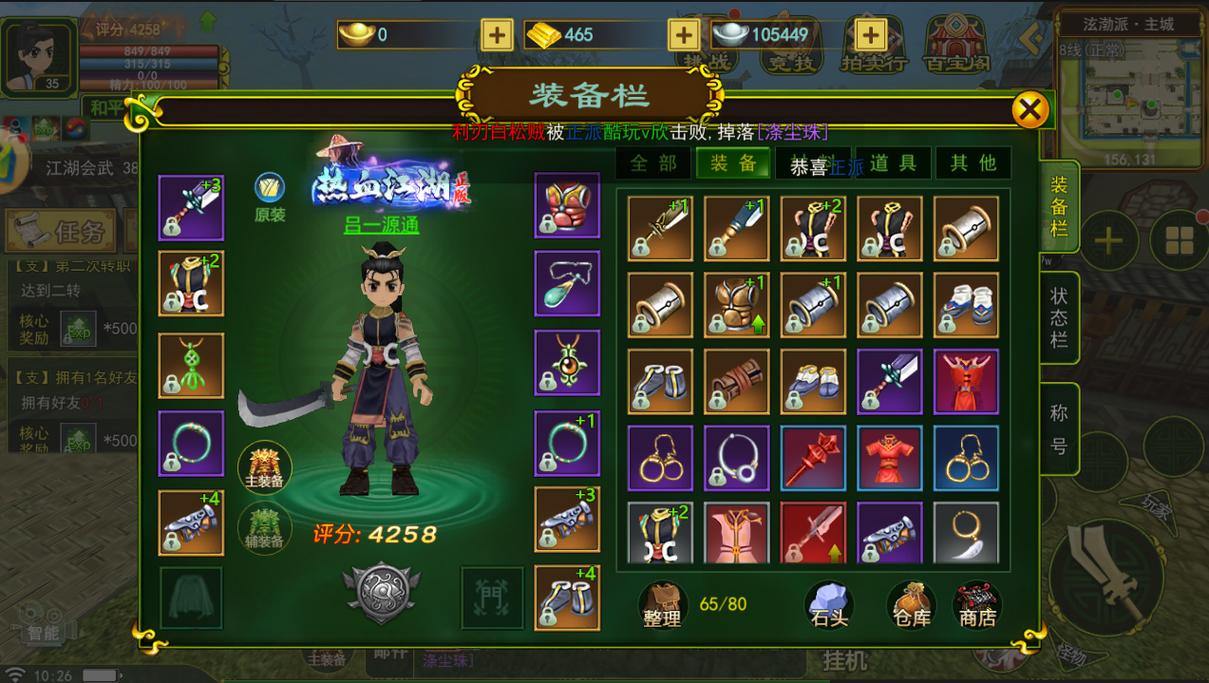Open the 商店 shop

tap(977, 604)
